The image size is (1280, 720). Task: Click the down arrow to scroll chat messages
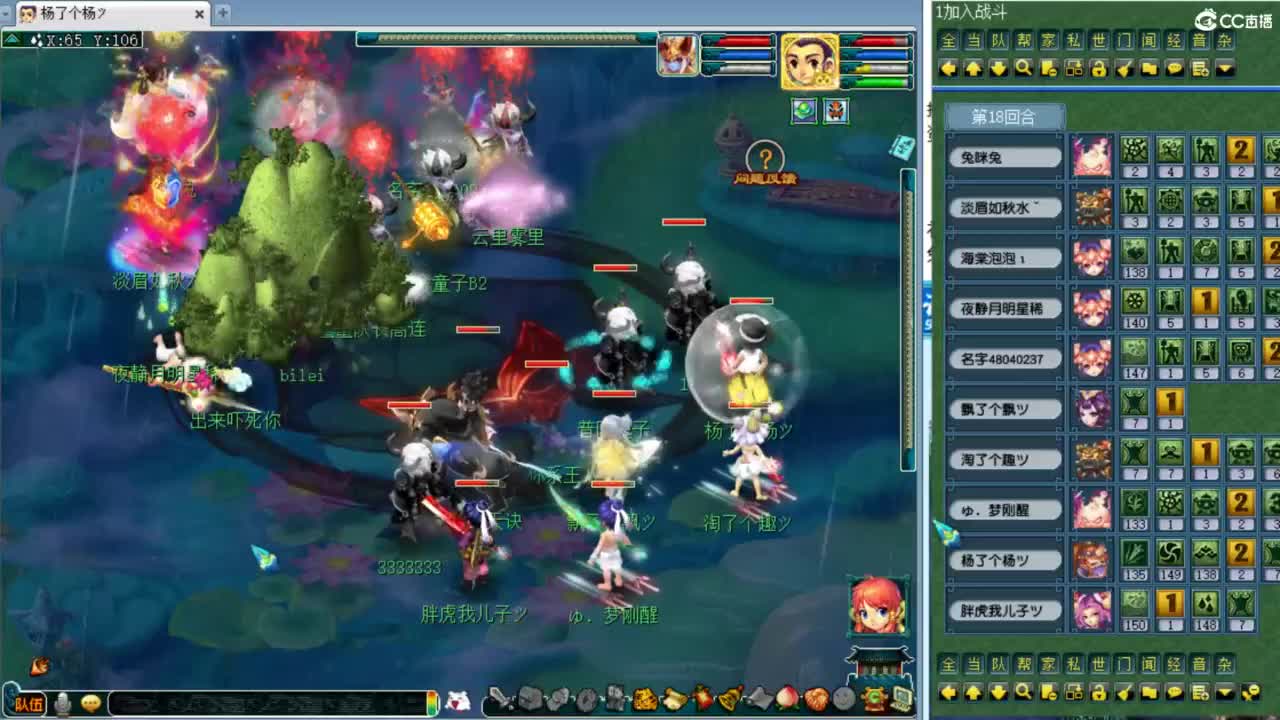point(998,66)
